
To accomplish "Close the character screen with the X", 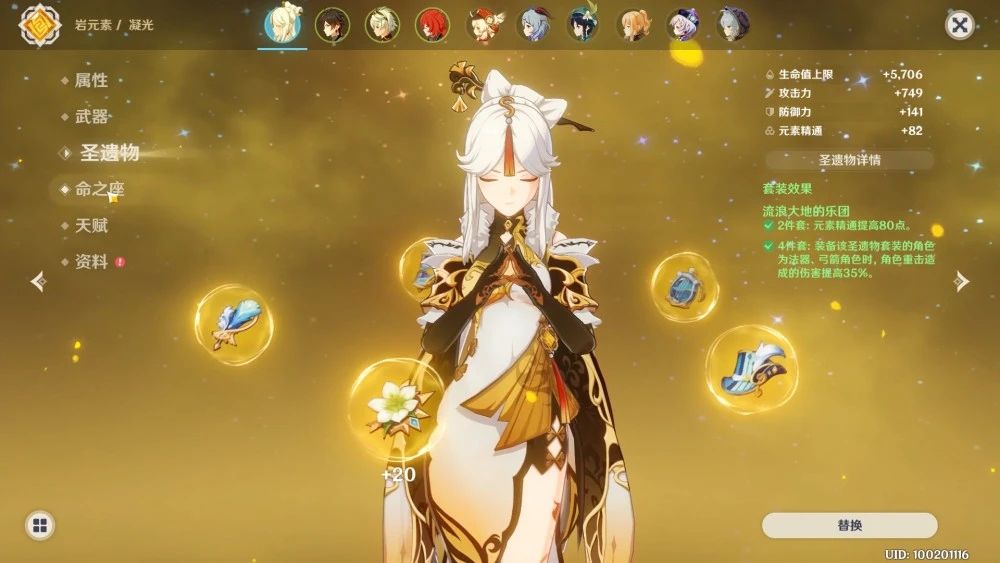I will (x=959, y=25).
